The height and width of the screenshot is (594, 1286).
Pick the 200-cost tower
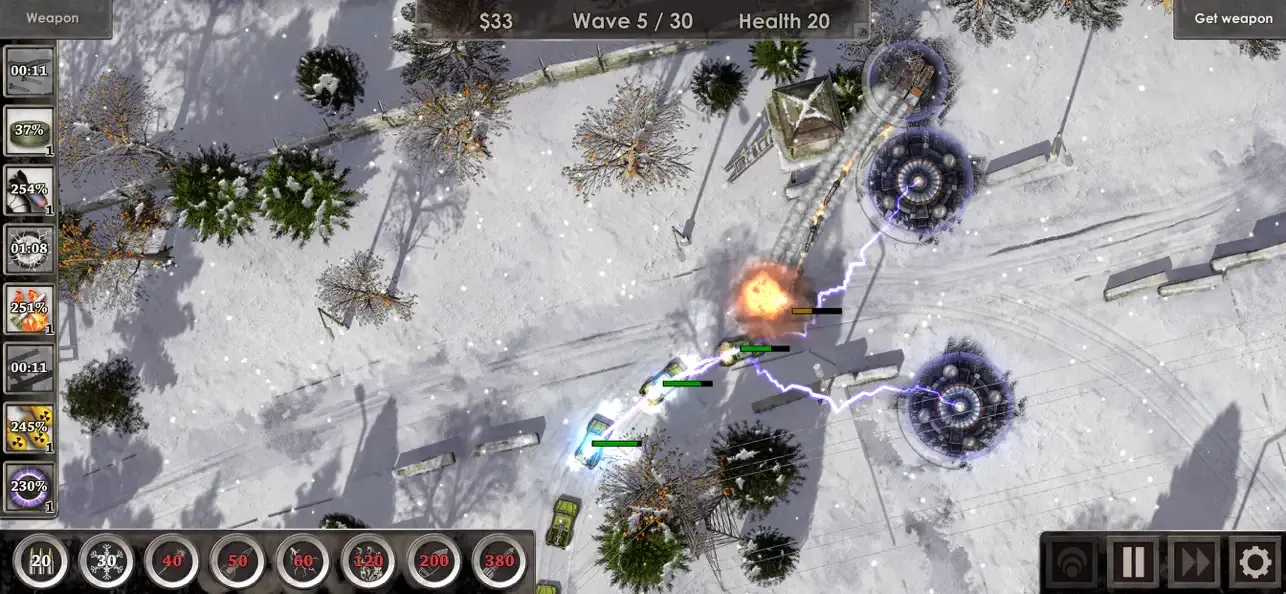(434, 561)
